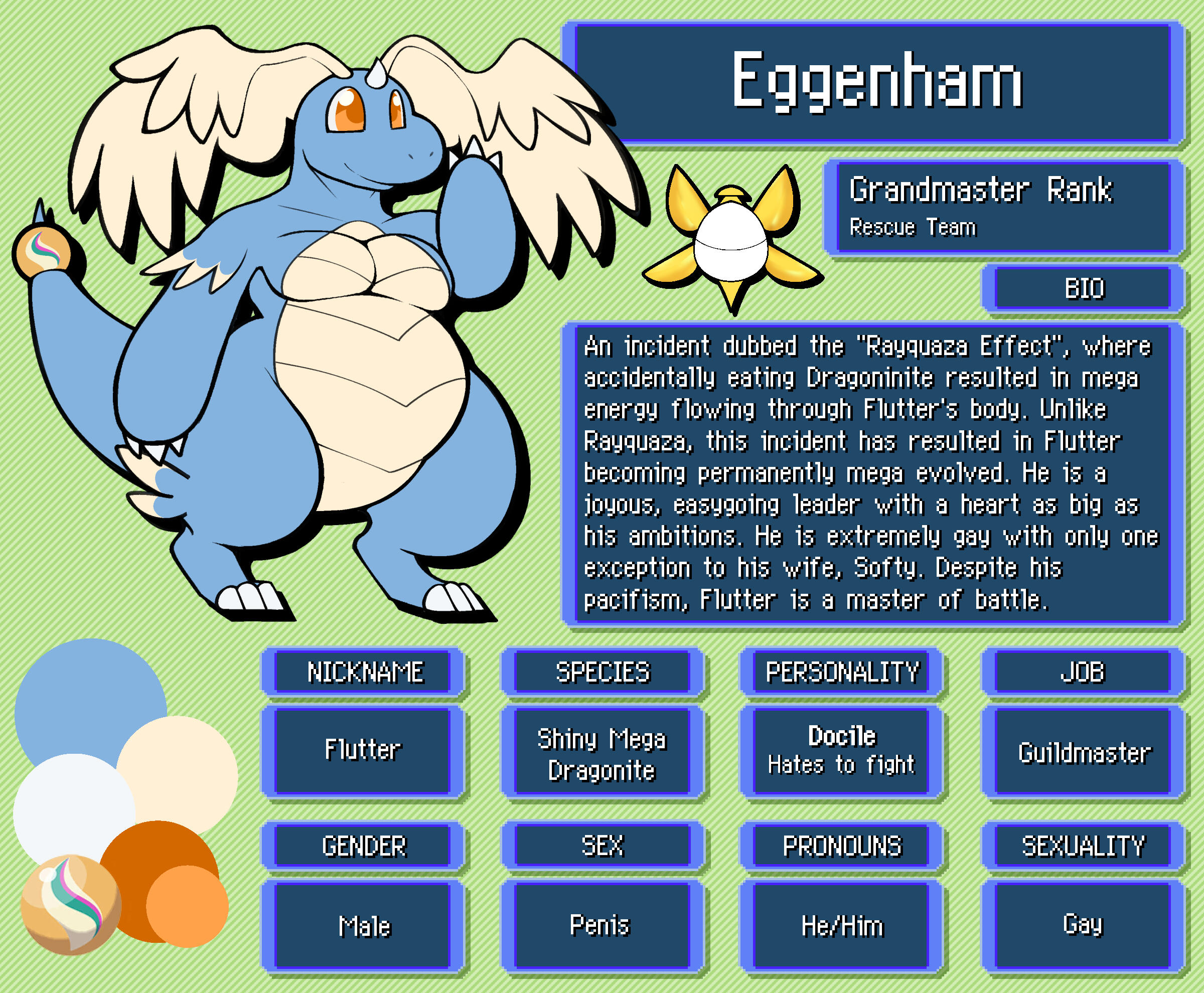The image size is (1204, 993).
Task: Select the Docile personality box
Action: point(841,750)
